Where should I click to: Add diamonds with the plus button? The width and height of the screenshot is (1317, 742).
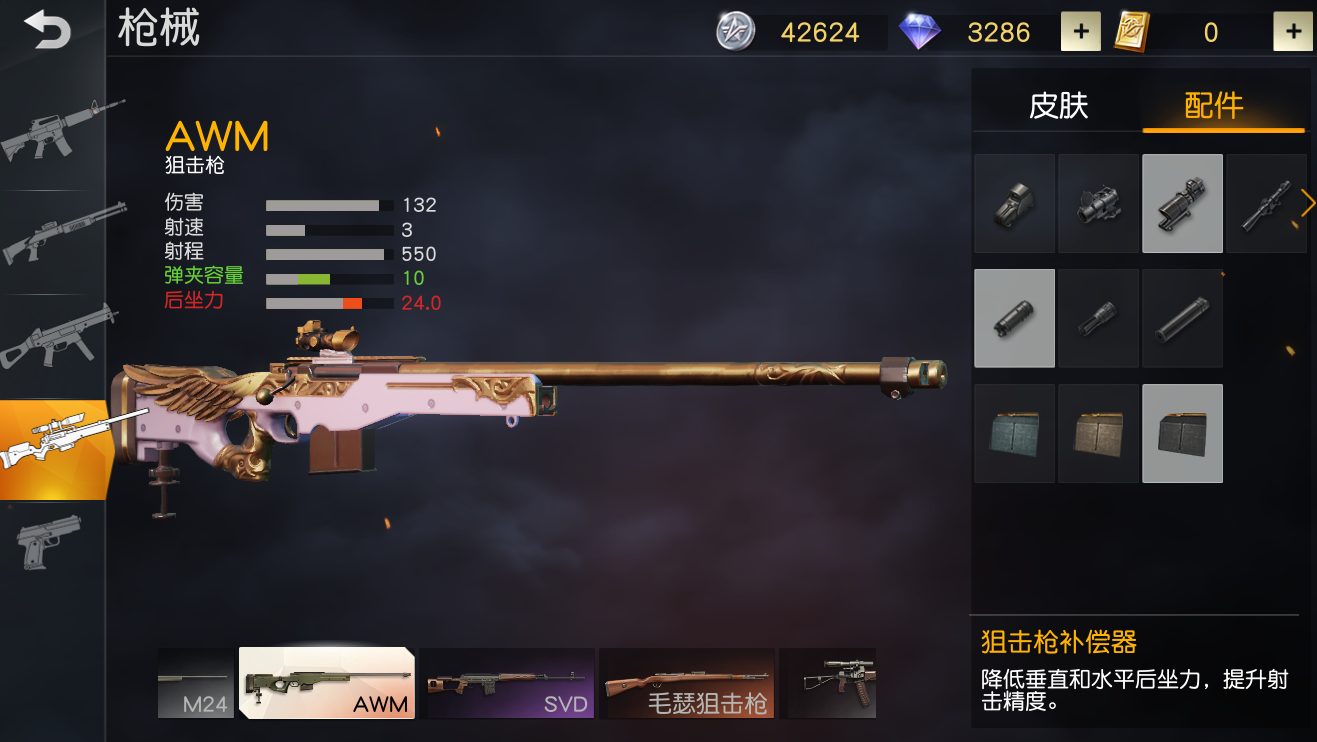tap(1080, 32)
